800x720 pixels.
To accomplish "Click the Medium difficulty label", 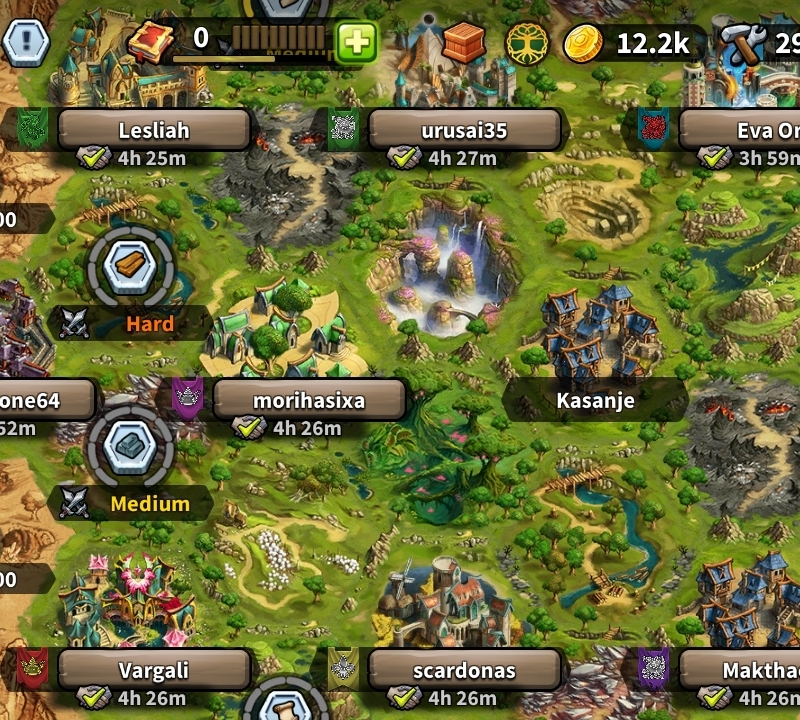I will [x=150, y=503].
